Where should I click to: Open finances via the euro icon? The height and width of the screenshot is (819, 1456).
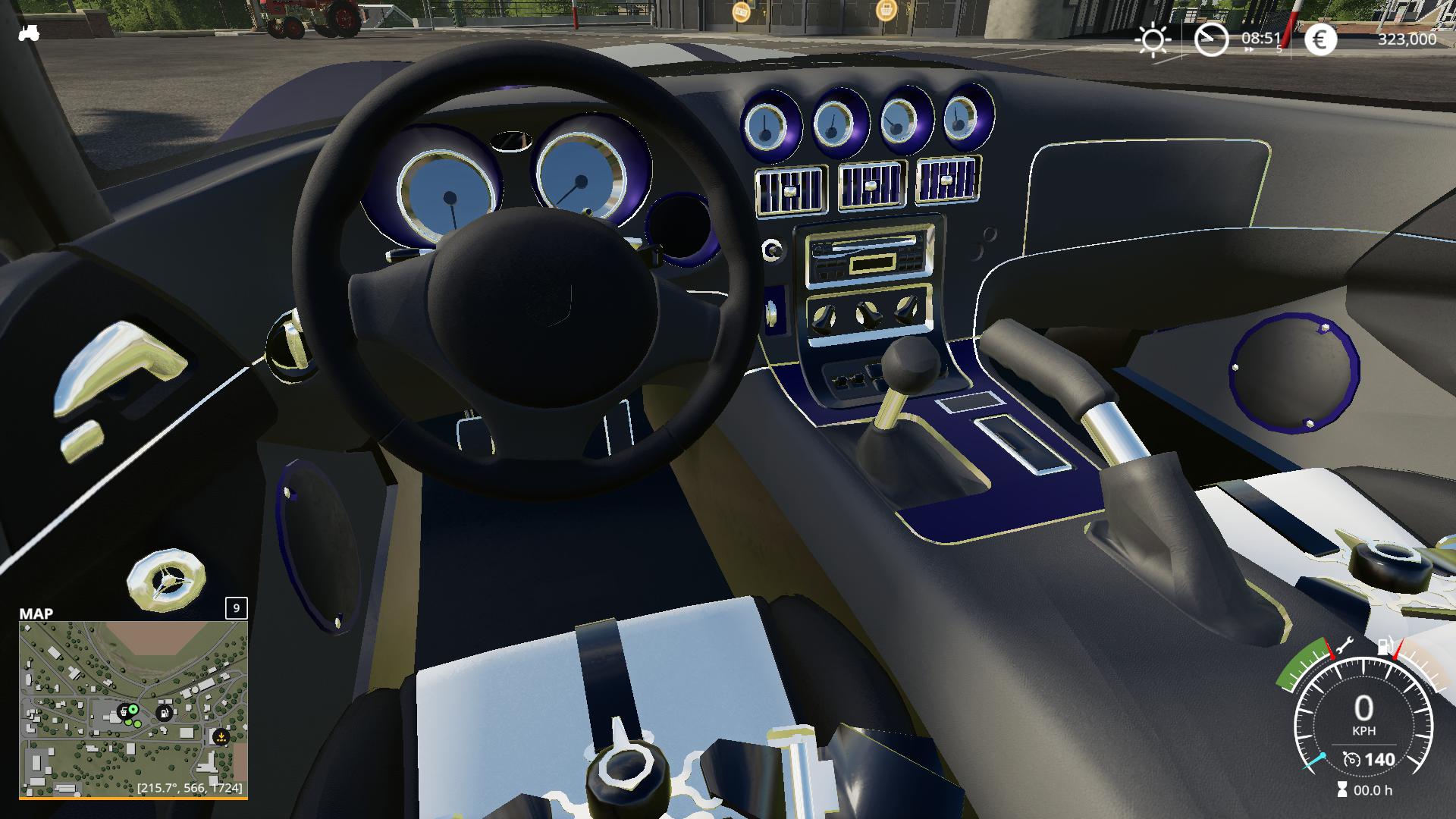[x=1320, y=39]
